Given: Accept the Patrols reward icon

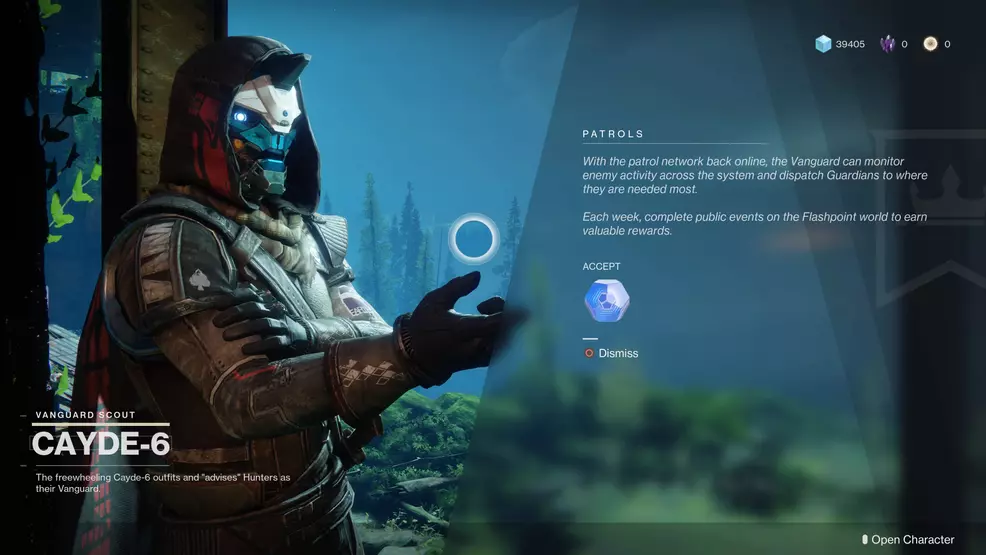Looking at the screenshot, I should click(x=606, y=301).
